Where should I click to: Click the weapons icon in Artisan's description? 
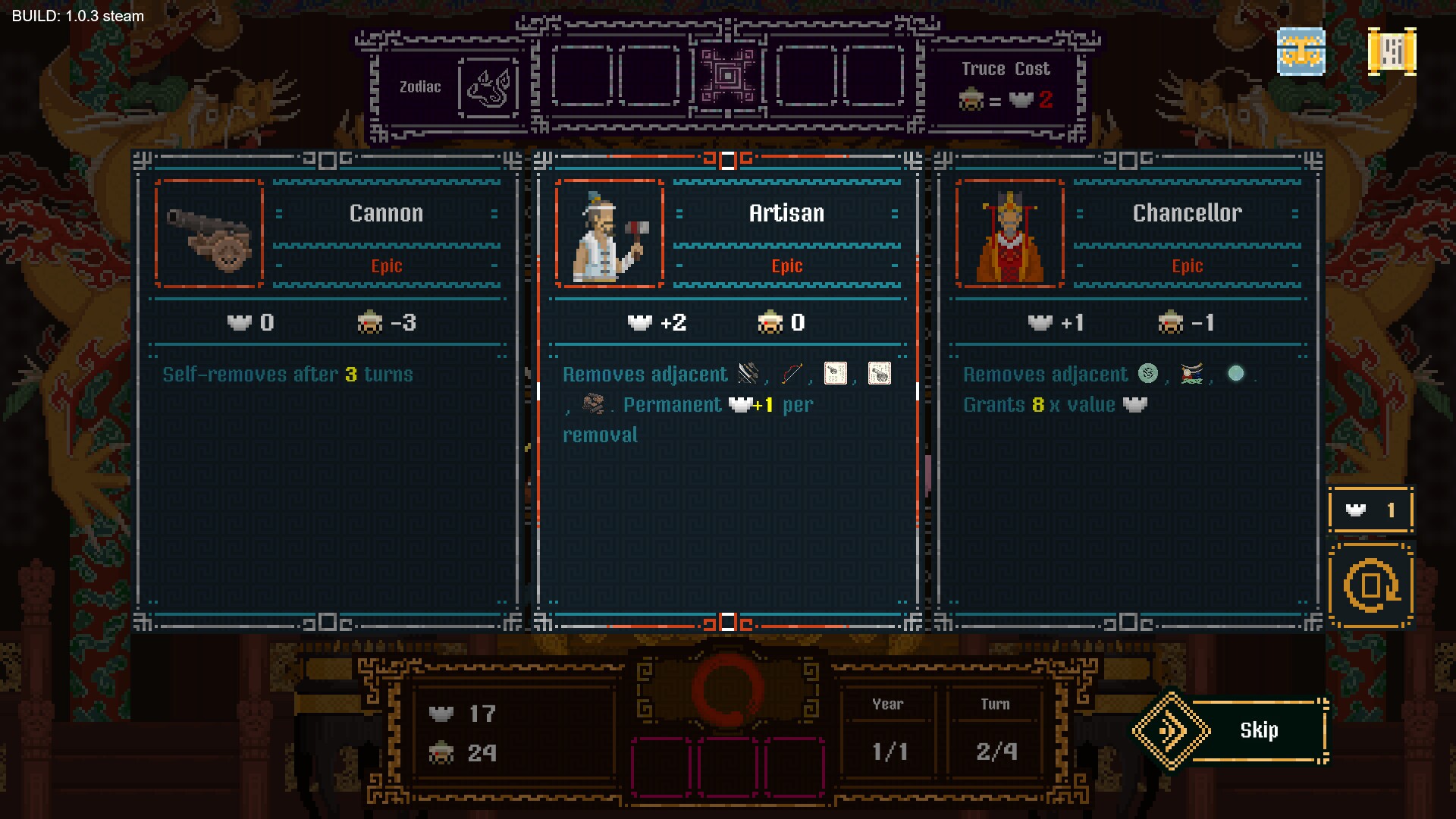[x=746, y=373]
